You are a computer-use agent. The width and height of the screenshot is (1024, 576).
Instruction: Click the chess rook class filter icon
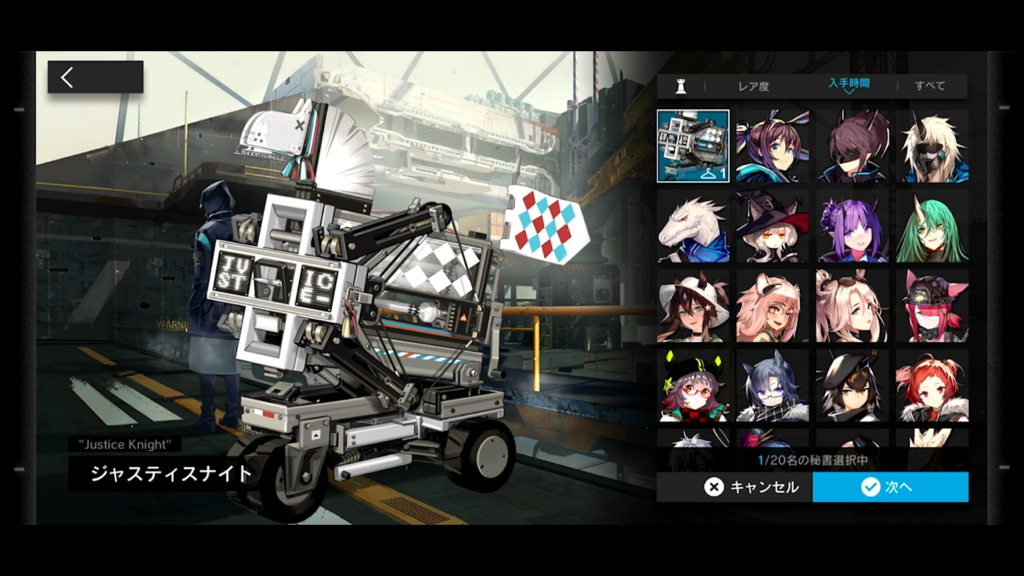[x=681, y=86]
